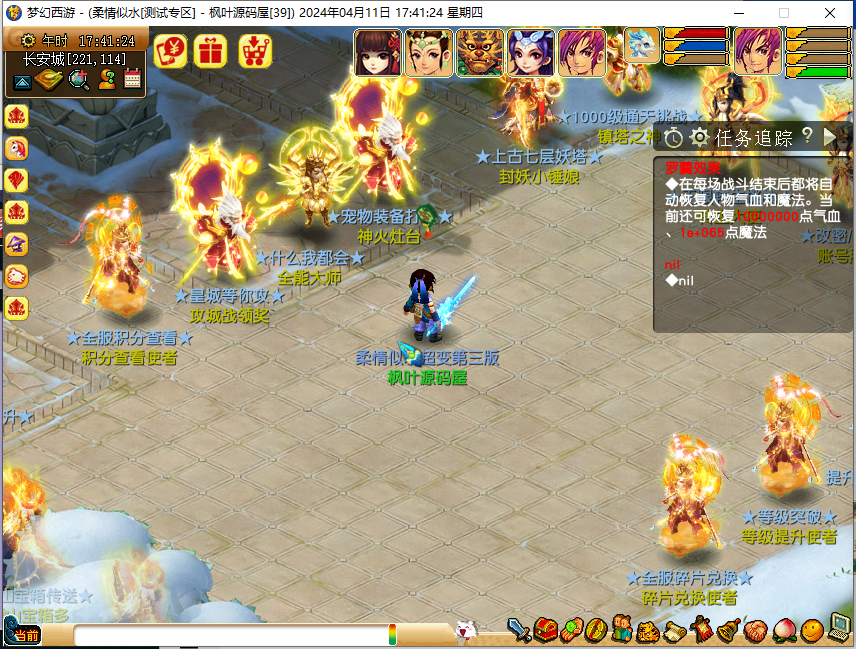This screenshot has width=856, height=649.
Task: Click the NPC question-mark helper icon
Action: pyautogui.click(x=106, y=80)
